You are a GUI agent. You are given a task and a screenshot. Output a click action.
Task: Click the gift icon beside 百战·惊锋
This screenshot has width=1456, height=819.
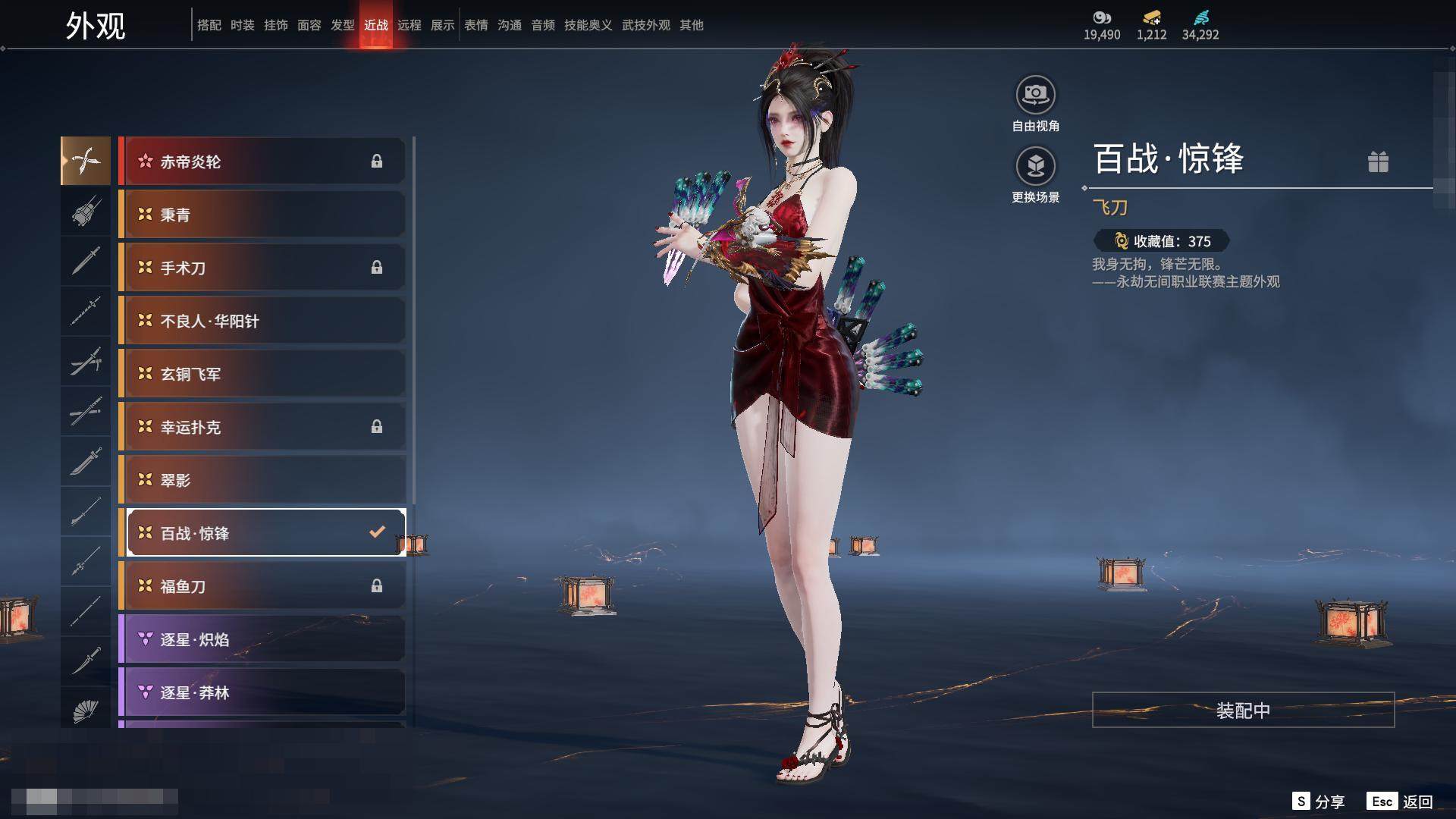point(1378,162)
